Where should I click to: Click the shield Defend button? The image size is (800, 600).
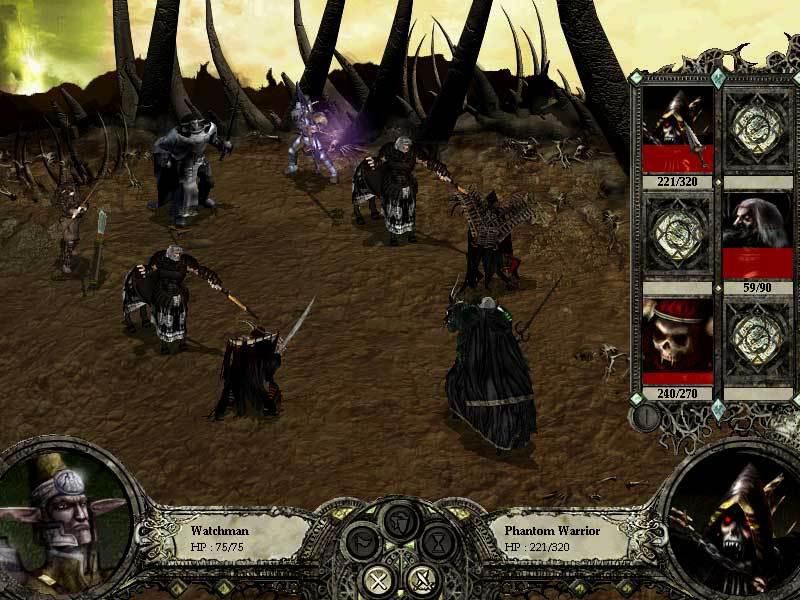pyautogui.click(x=400, y=521)
